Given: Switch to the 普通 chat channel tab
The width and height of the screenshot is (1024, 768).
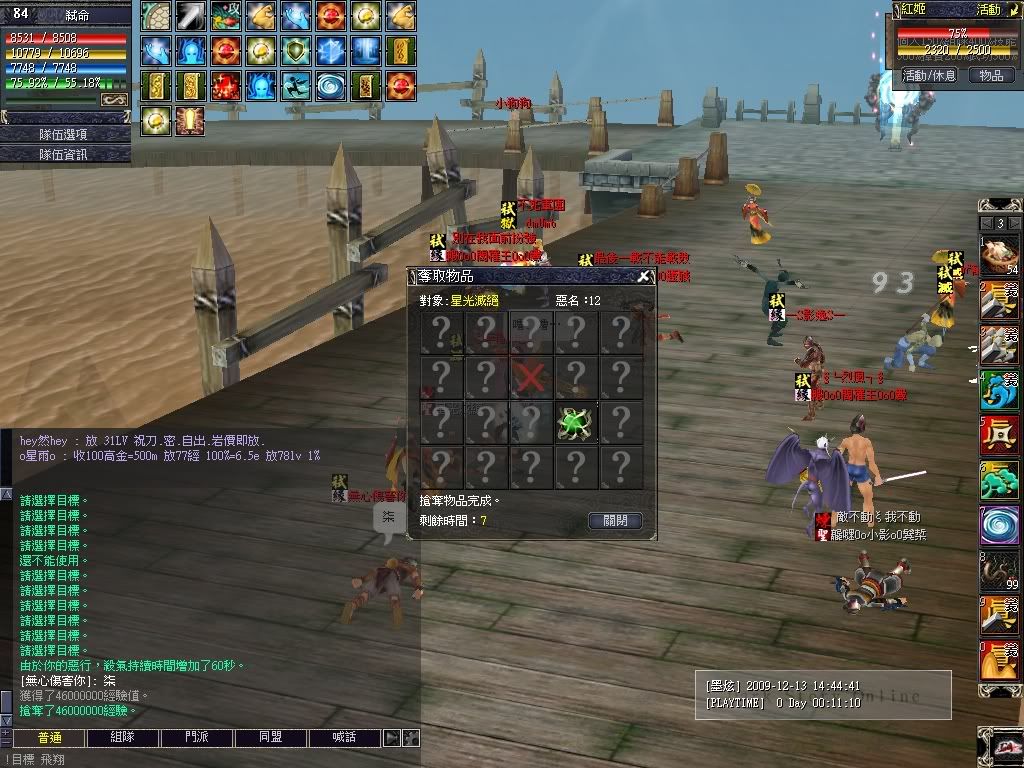Looking at the screenshot, I should pyautogui.click(x=49, y=738).
